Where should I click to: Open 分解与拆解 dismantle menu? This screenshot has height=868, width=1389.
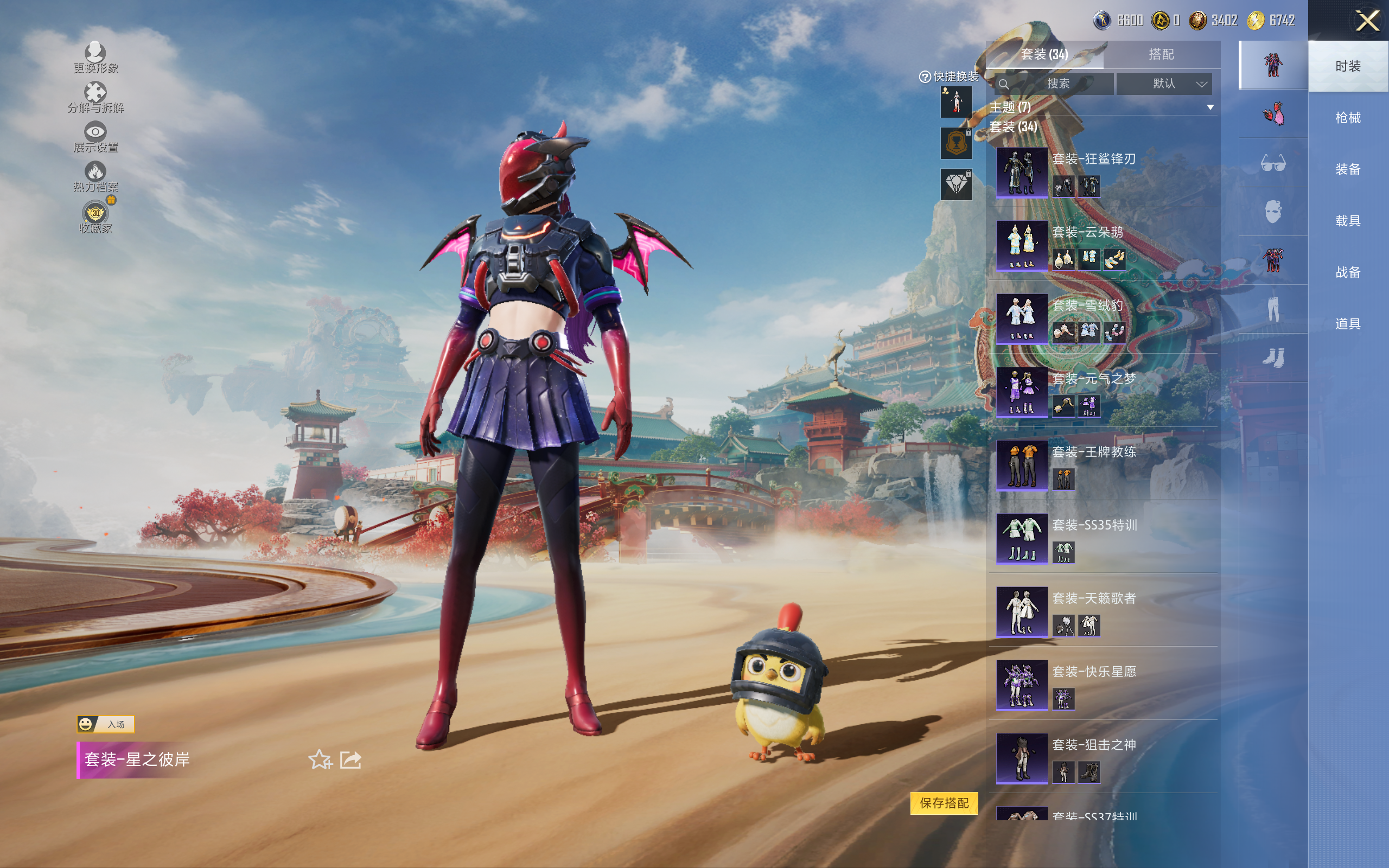click(x=95, y=97)
